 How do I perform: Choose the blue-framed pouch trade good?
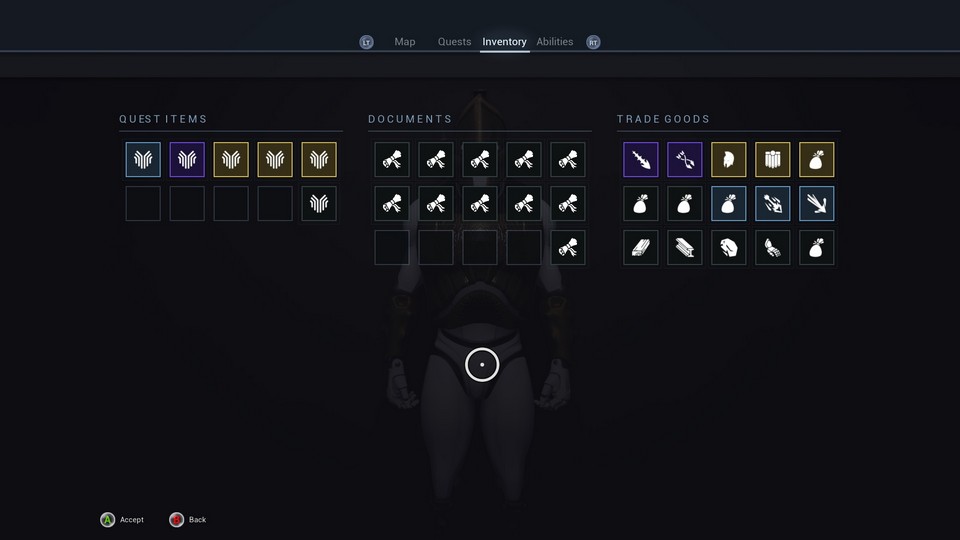tap(729, 204)
